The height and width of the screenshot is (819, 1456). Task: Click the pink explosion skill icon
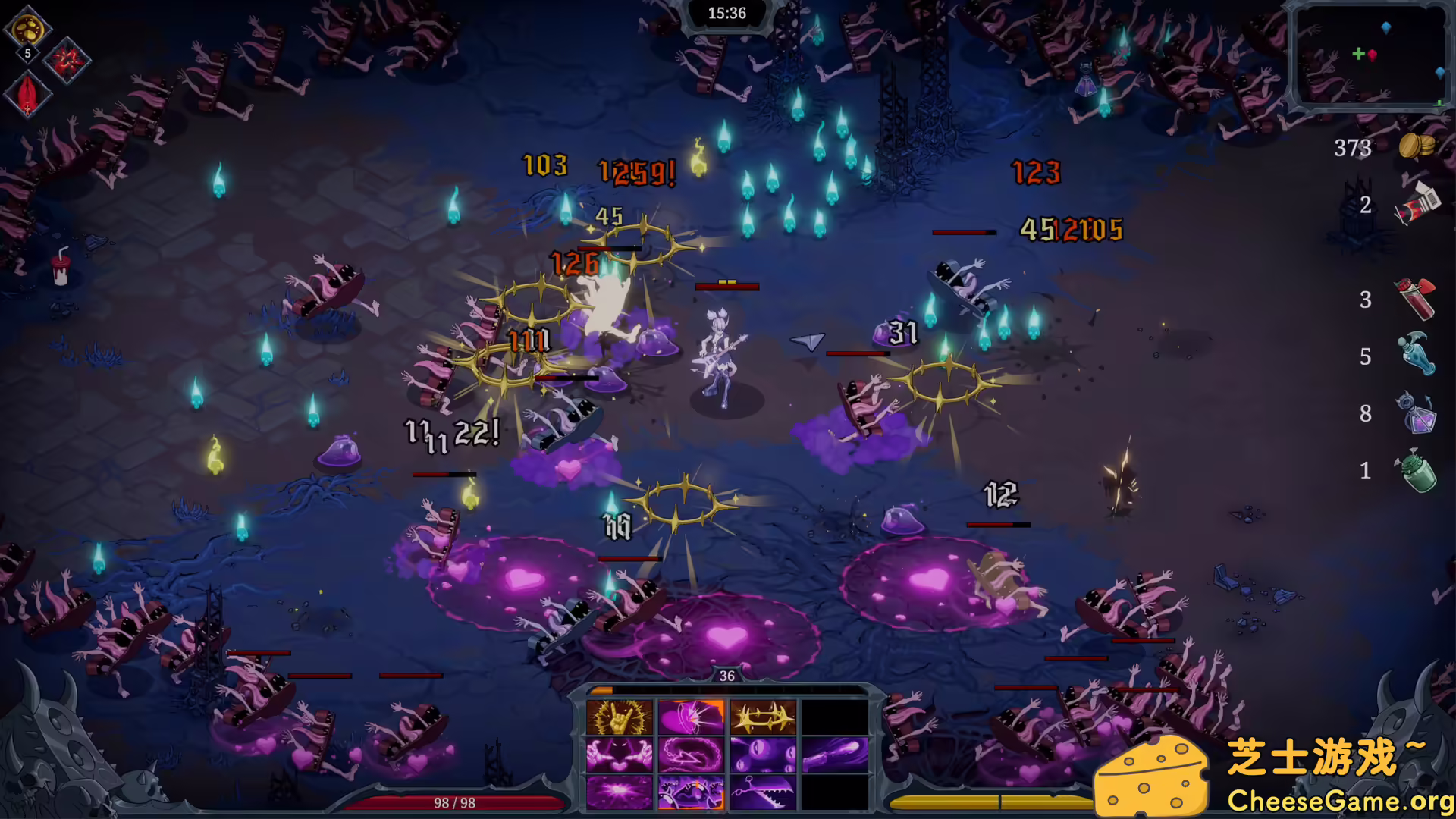(620, 793)
